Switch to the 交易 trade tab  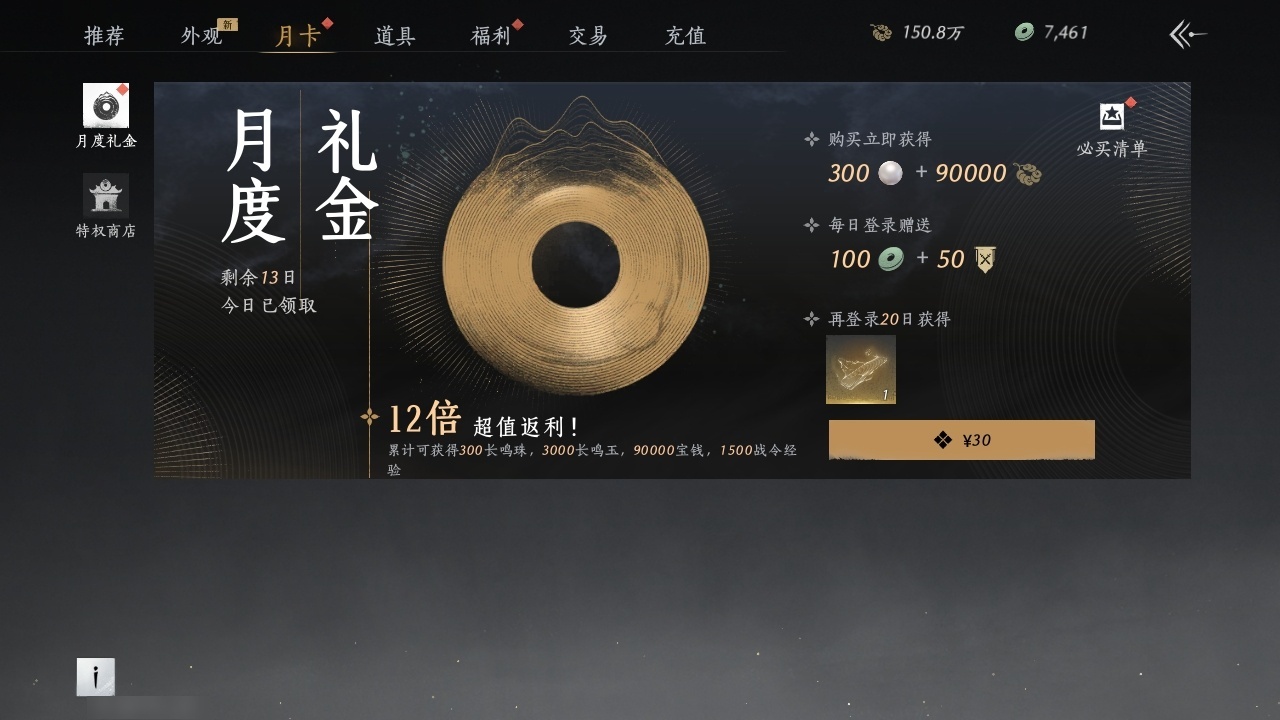(x=588, y=36)
